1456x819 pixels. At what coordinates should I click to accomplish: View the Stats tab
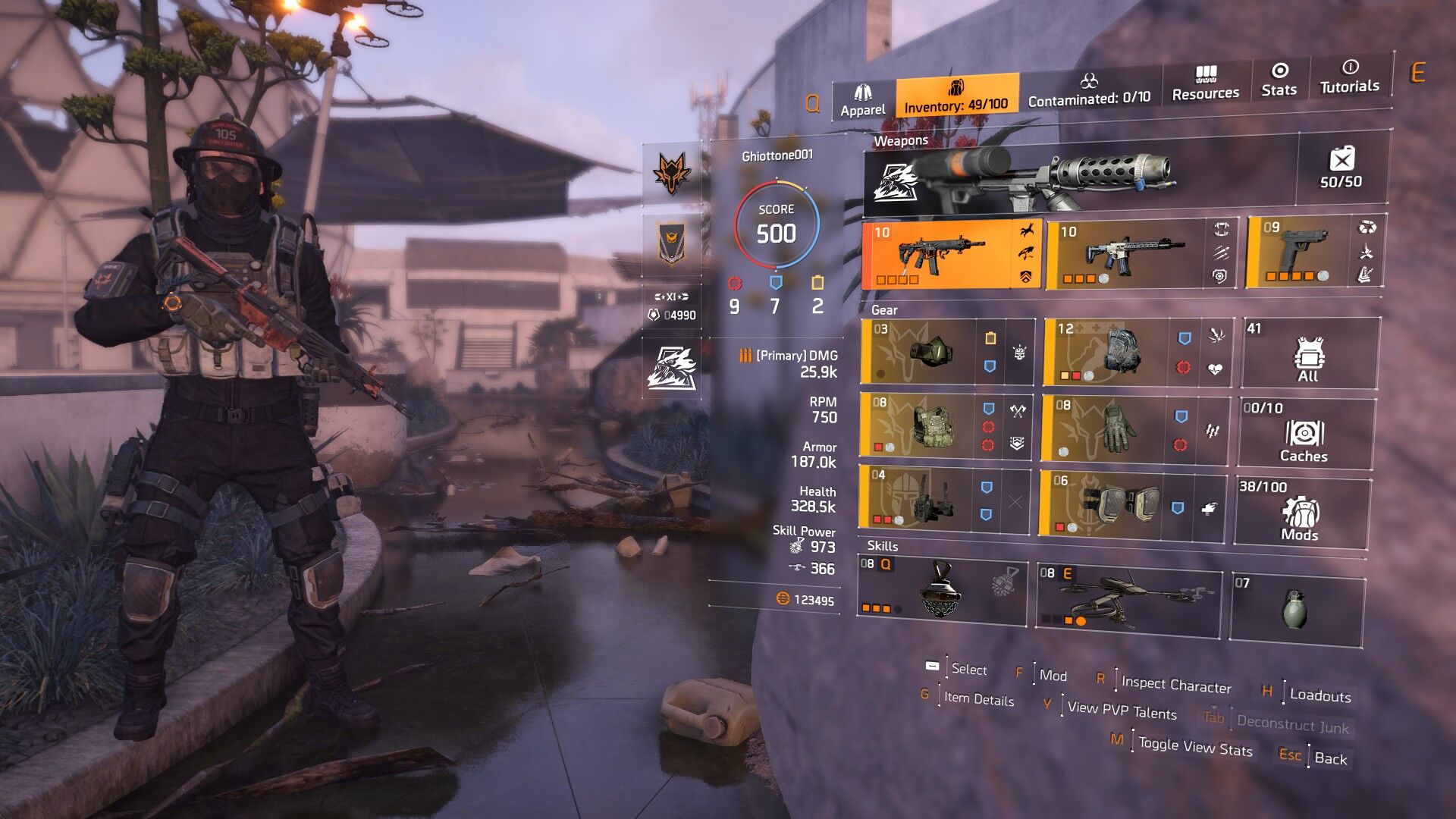(x=1279, y=80)
